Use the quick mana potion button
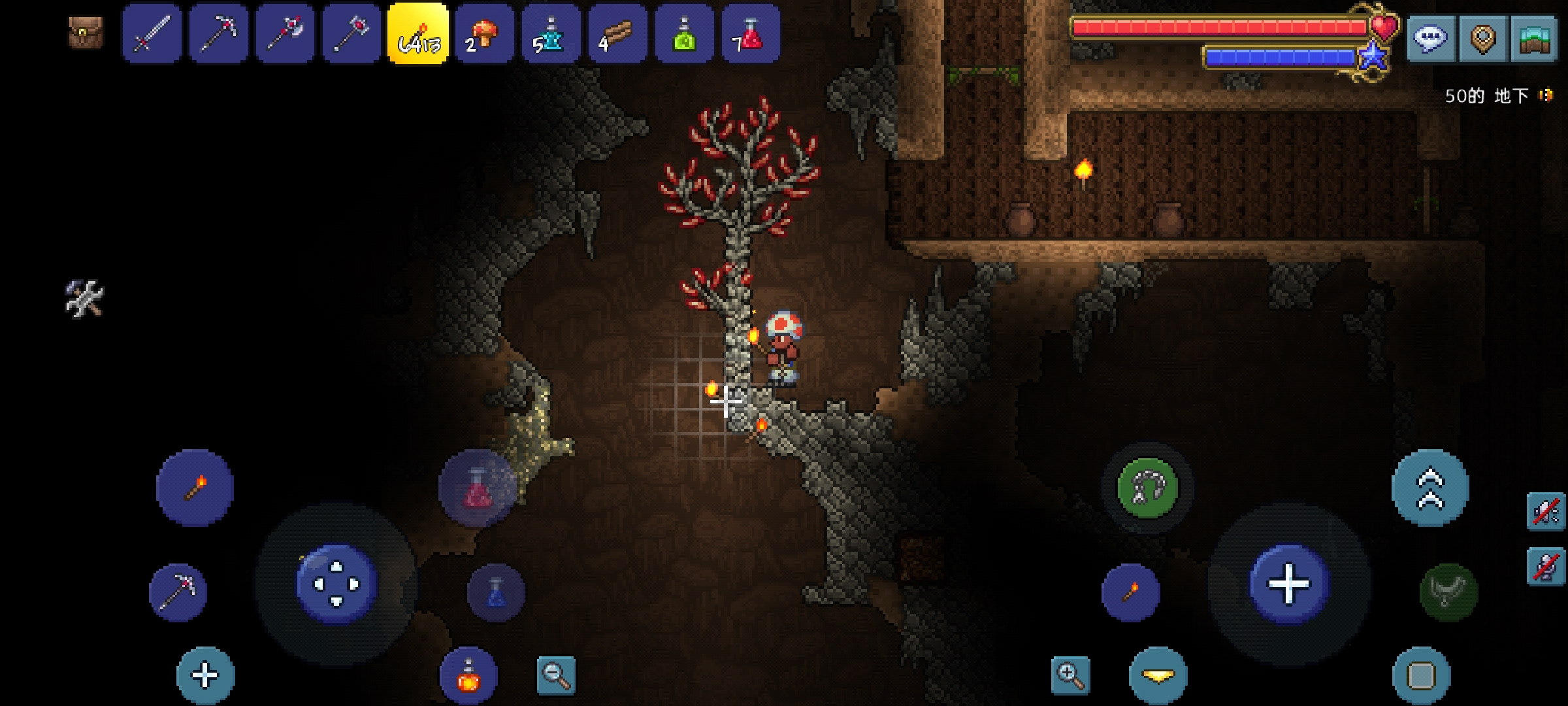1568x706 pixels. (496, 592)
